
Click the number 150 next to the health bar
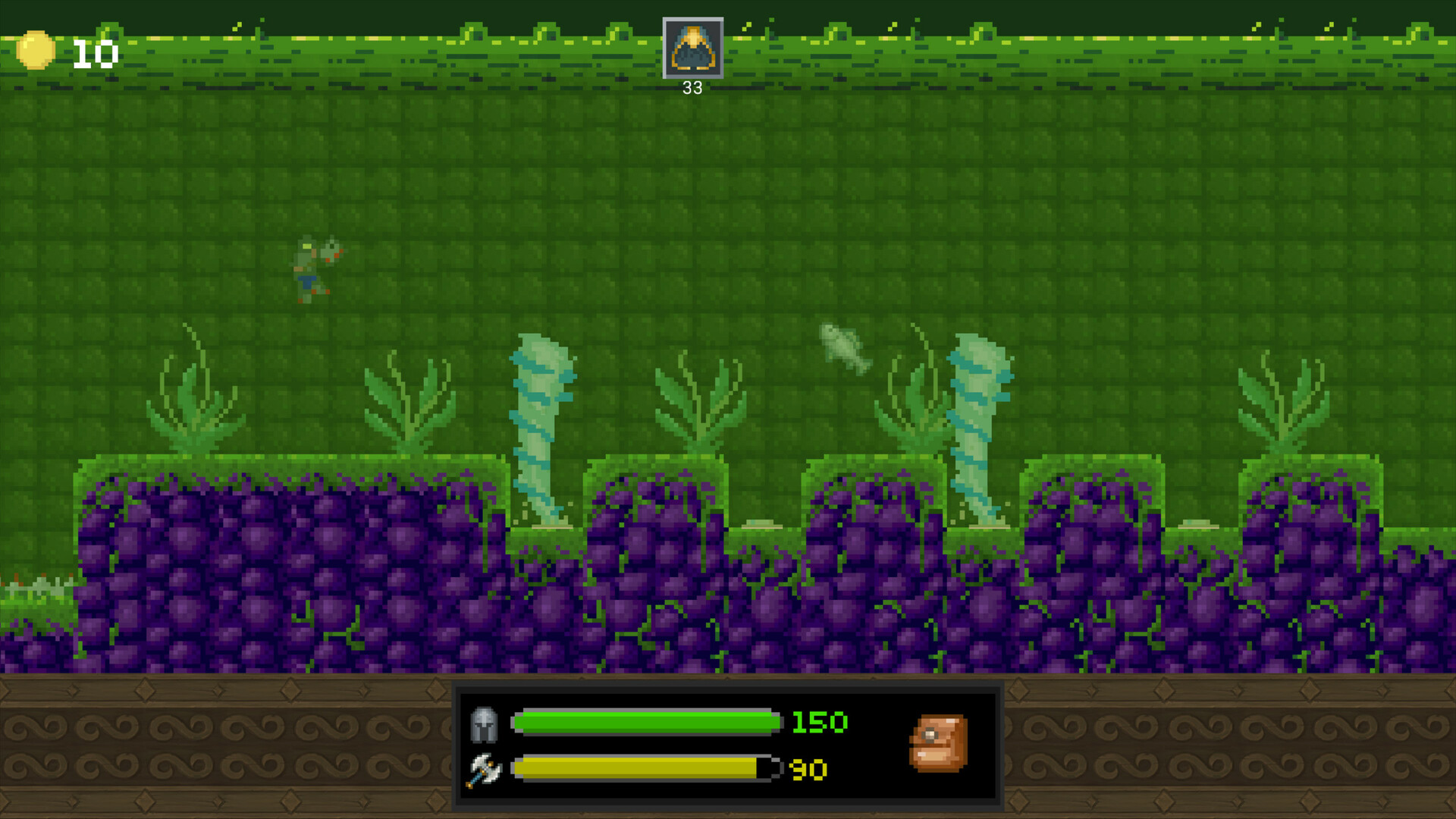[x=819, y=723]
